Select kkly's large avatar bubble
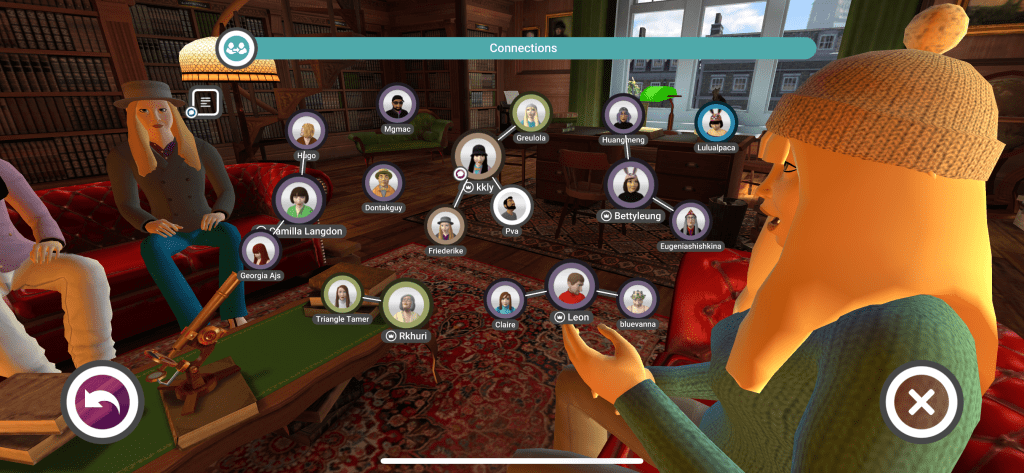1024x473 pixels. (478, 155)
